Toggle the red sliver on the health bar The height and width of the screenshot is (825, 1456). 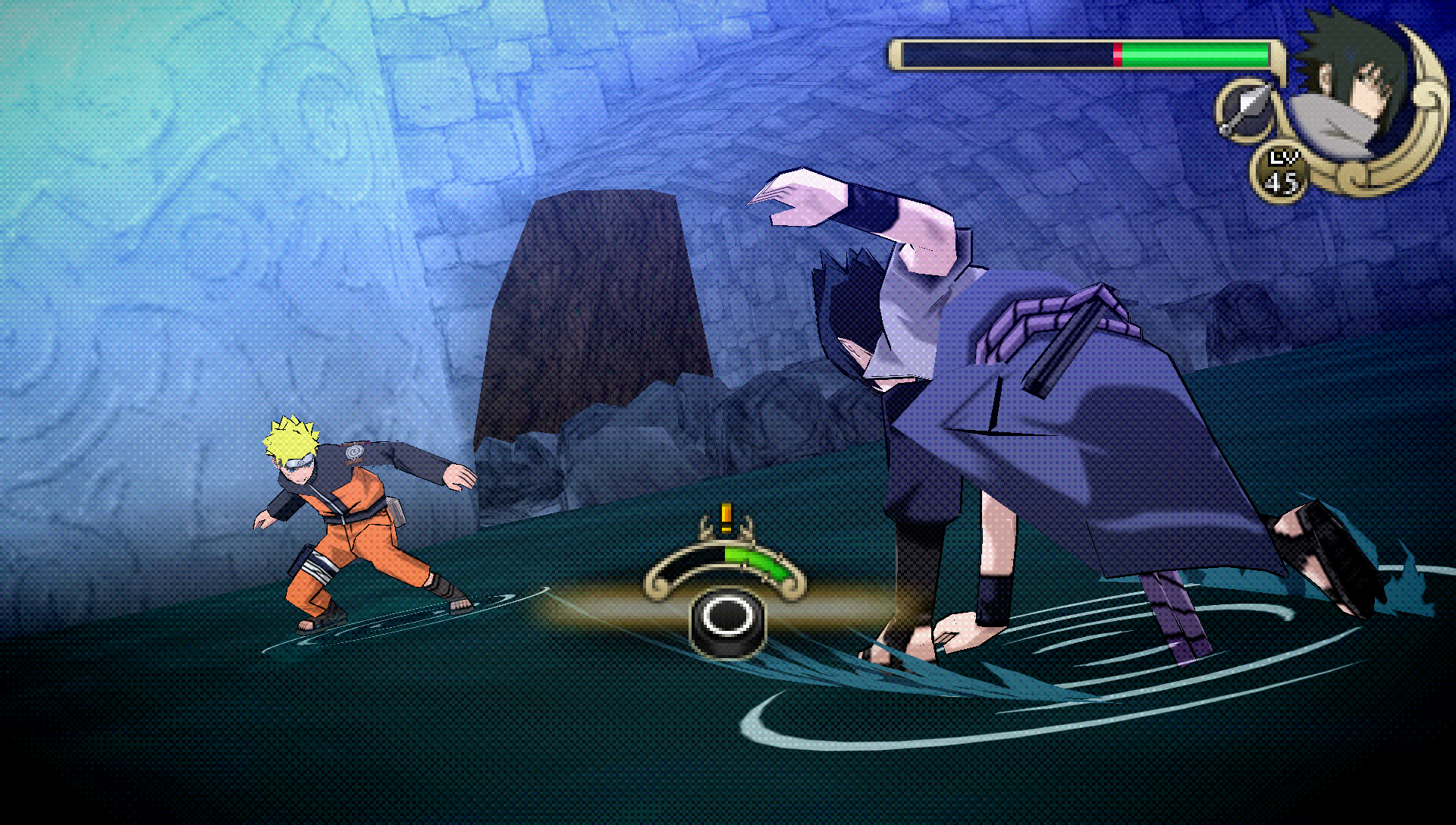pyautogui.click(x=1117, y=56)
